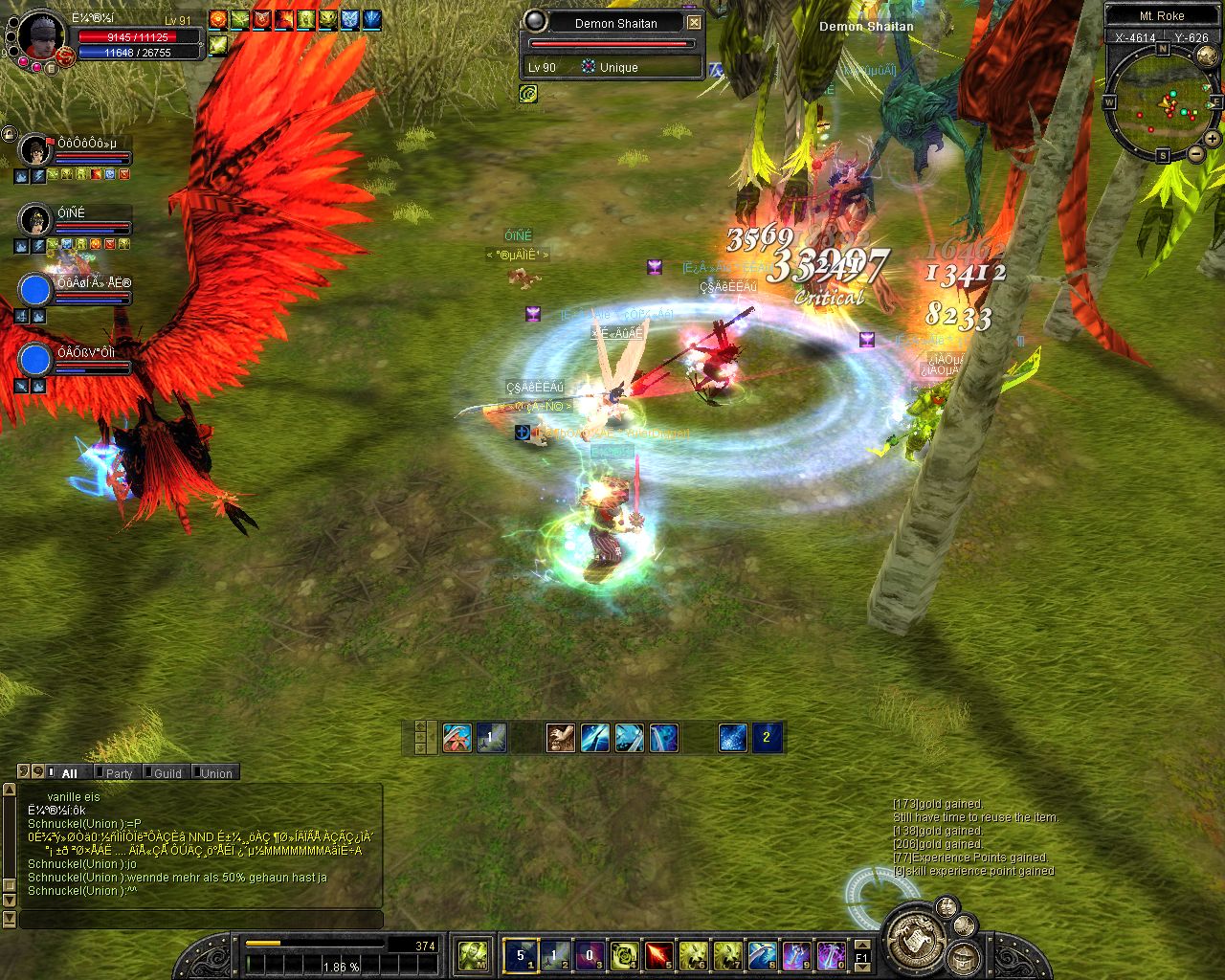
Task: Trigger the blue blade skill in slot 8
Action: (x=762, y=954)
